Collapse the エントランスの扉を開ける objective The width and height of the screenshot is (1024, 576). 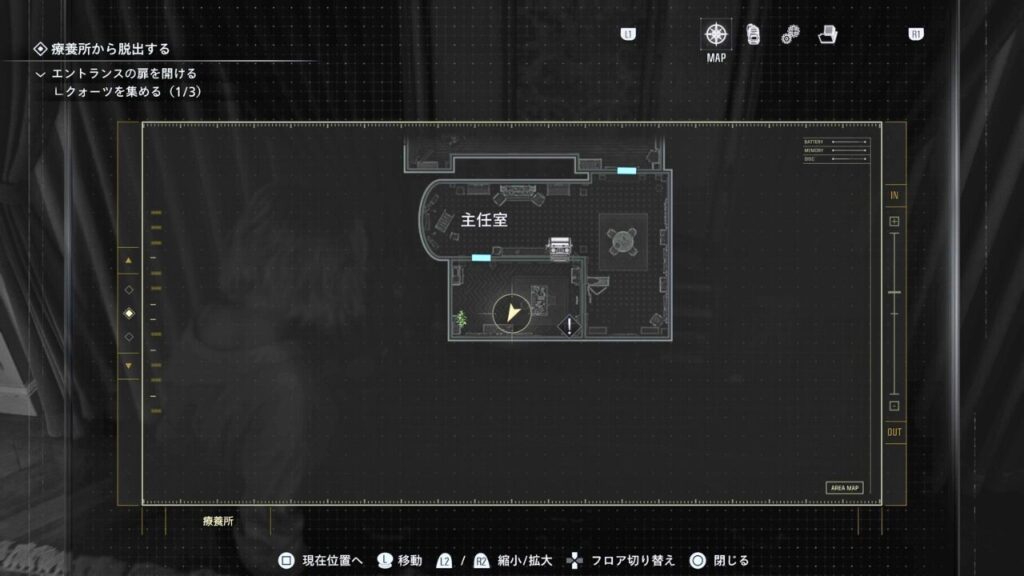pyautogui.click(x=40, y=74)
